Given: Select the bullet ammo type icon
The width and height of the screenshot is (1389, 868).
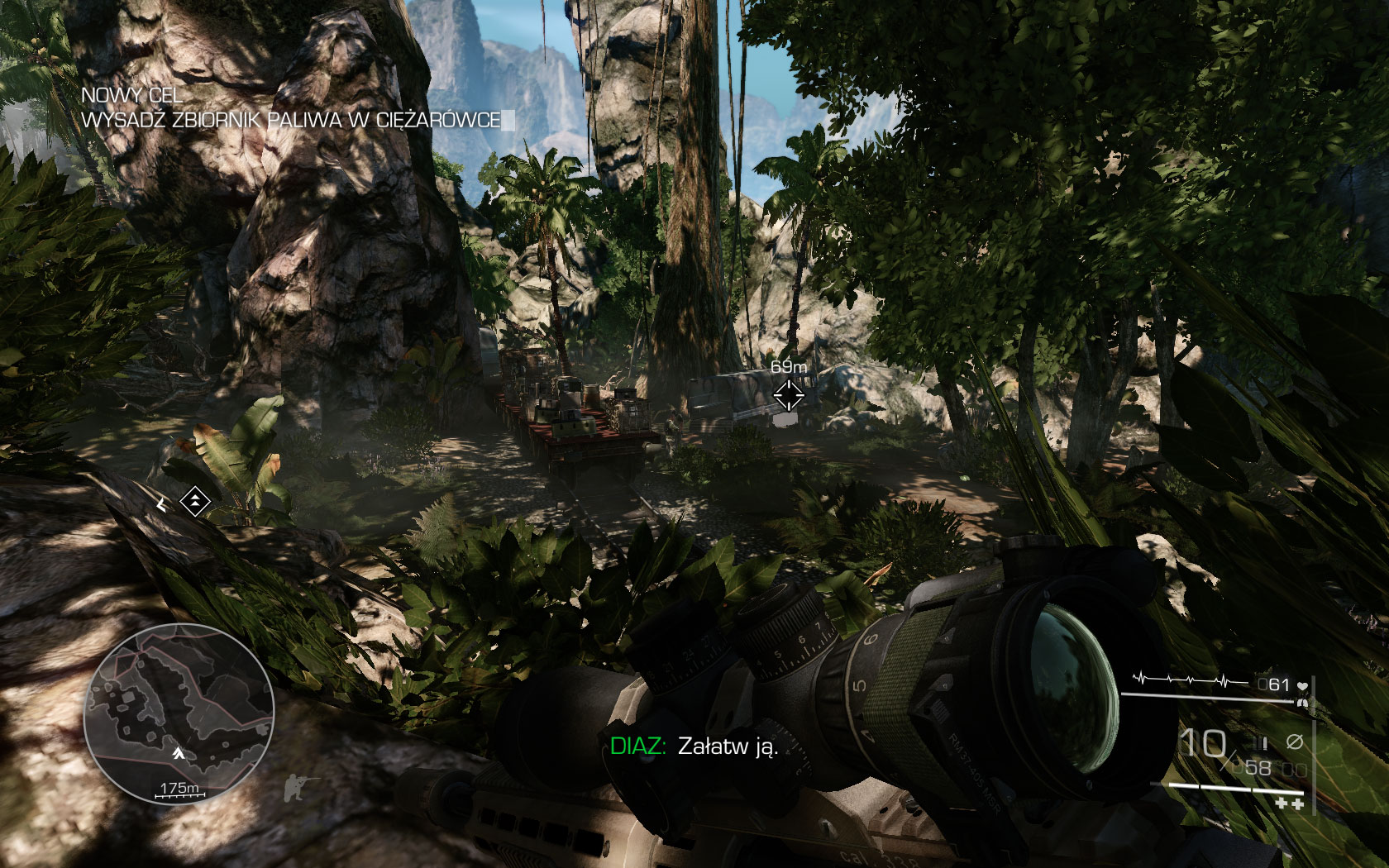Looking at the screenshot, I should click(1262, 742).
